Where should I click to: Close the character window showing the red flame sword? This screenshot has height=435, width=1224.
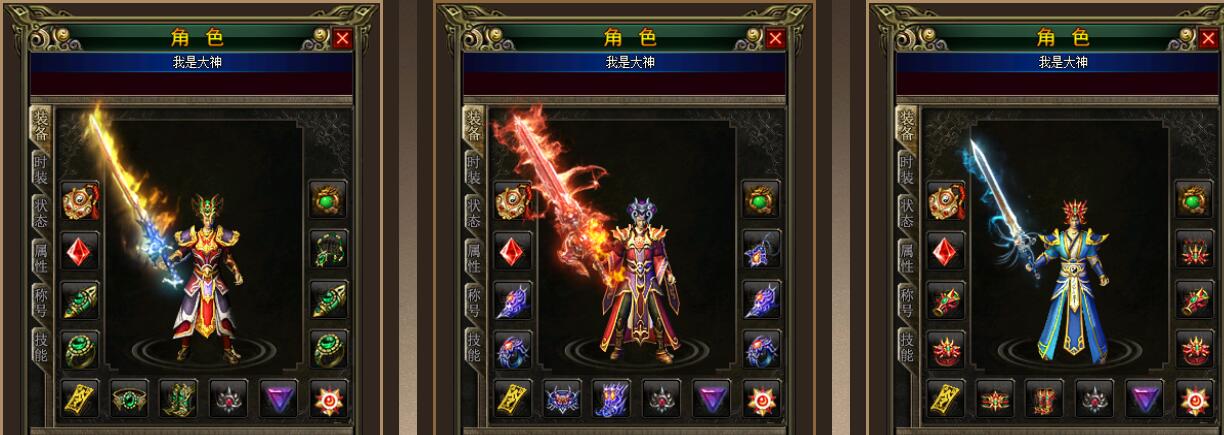[775, 39]
